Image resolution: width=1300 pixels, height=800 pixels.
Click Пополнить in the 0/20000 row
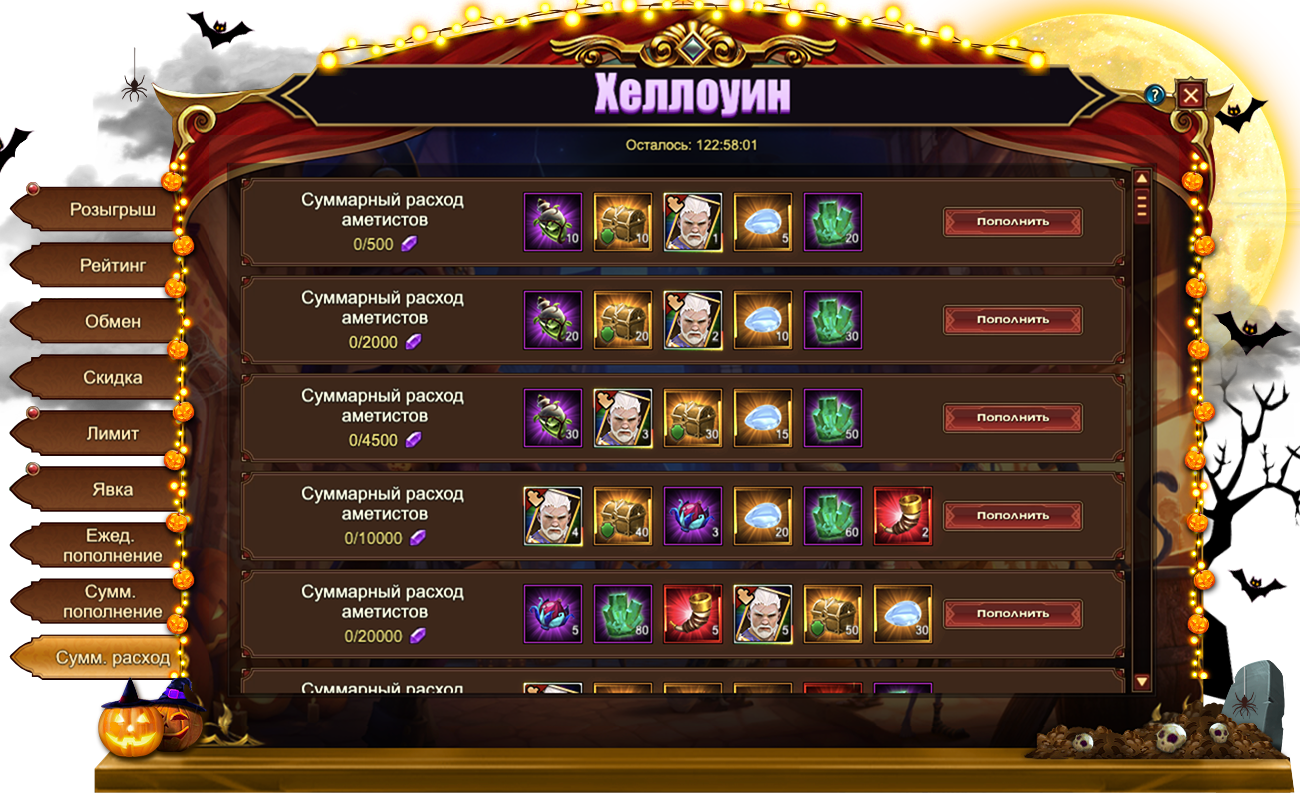coord(1012,614)
